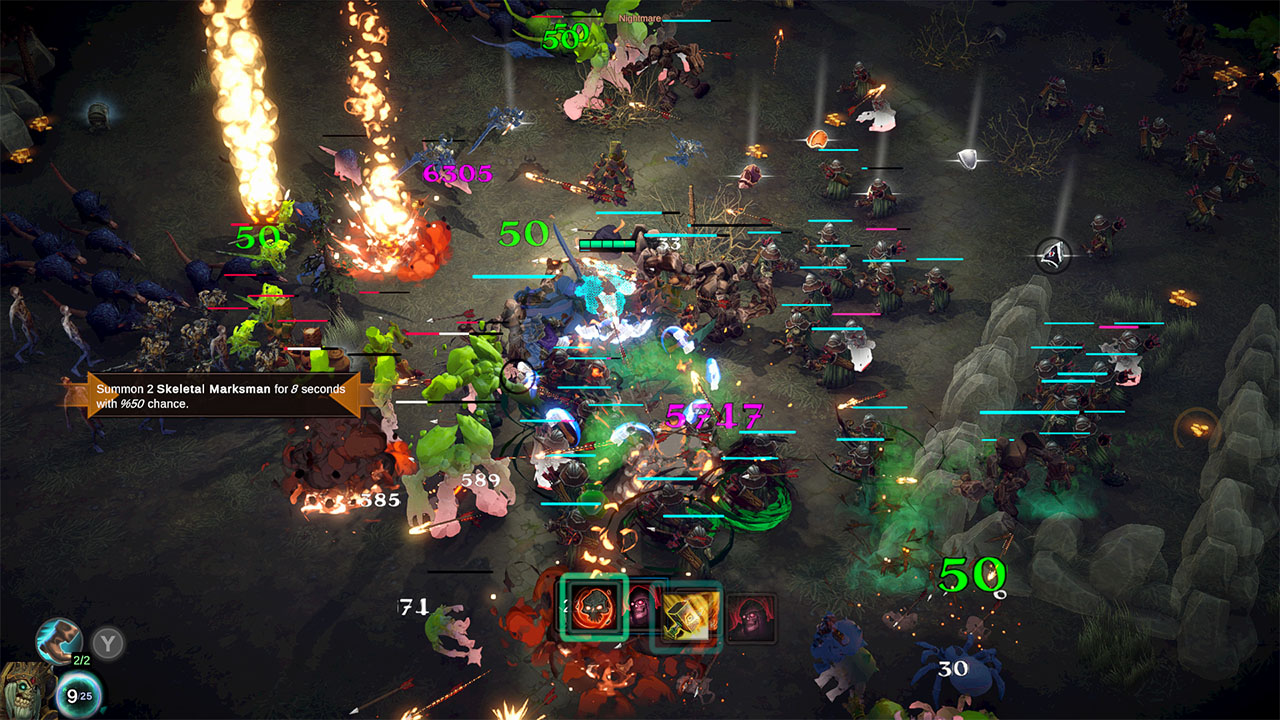The width and height of the screenshot is (1280, 720).
Task: Click the experience orb labeled 9/25
Action: [80, 694]
